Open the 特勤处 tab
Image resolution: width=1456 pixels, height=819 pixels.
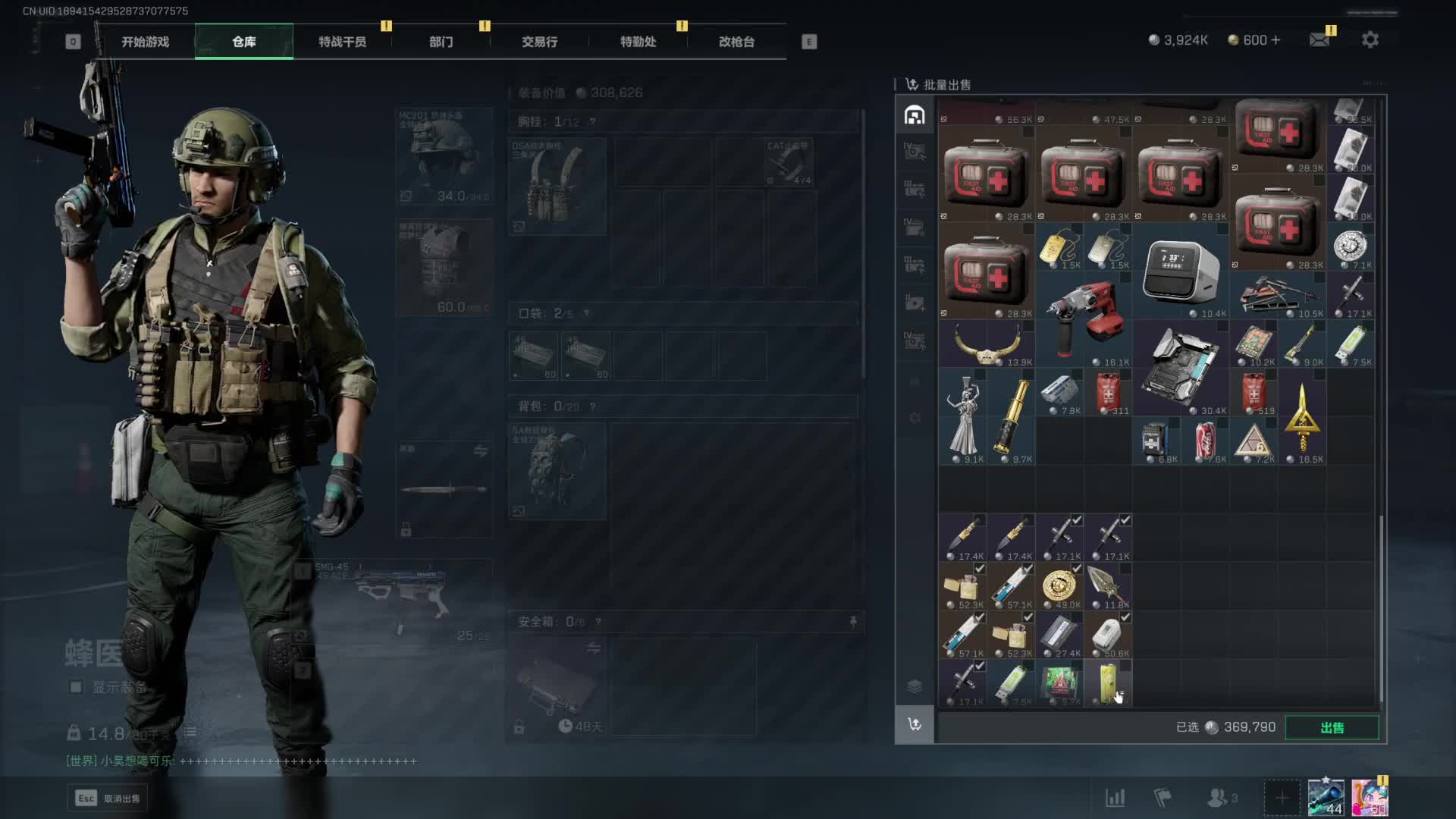coord(638,42)
